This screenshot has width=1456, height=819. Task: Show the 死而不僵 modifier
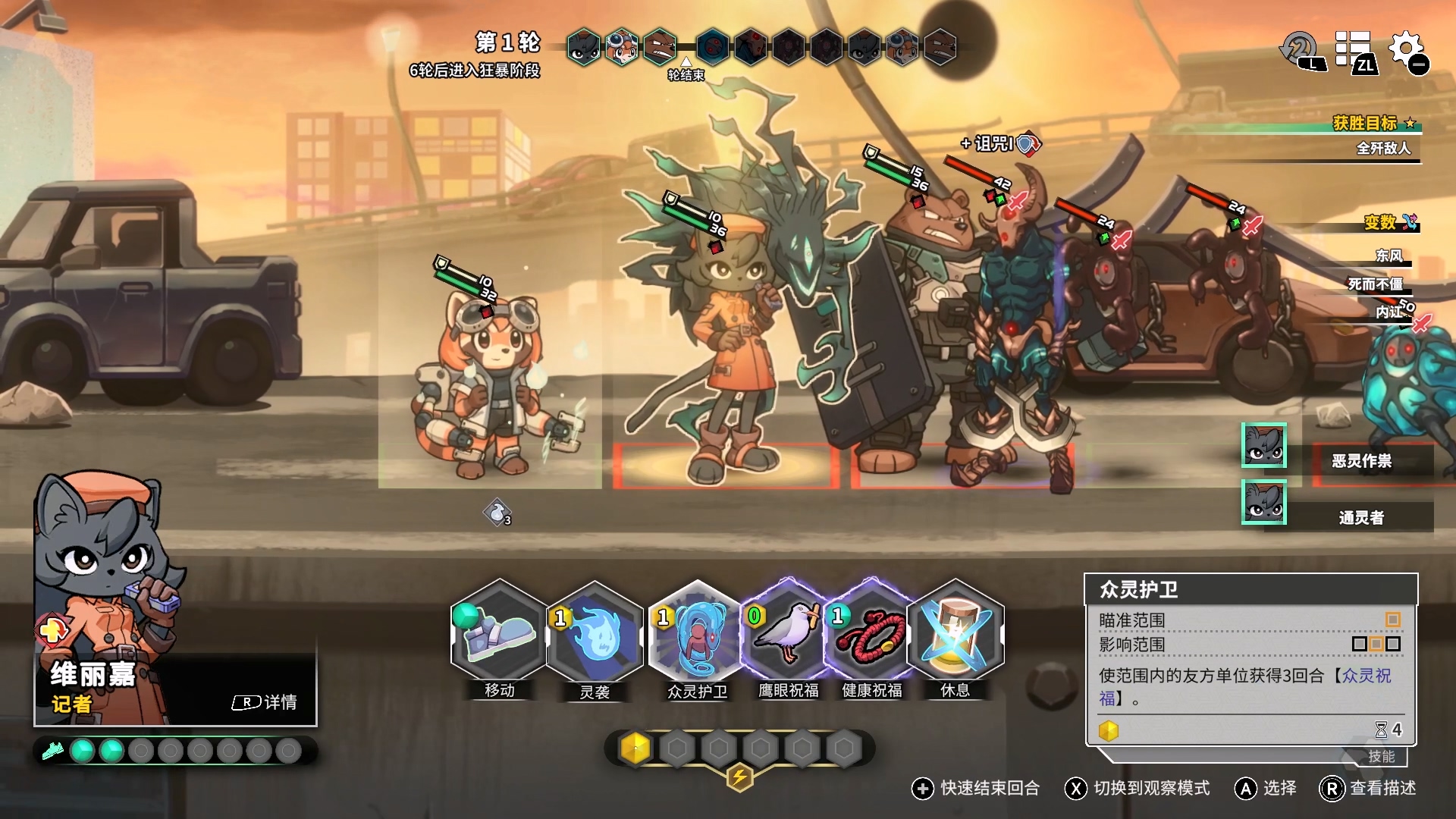(x=1375, y=284)
